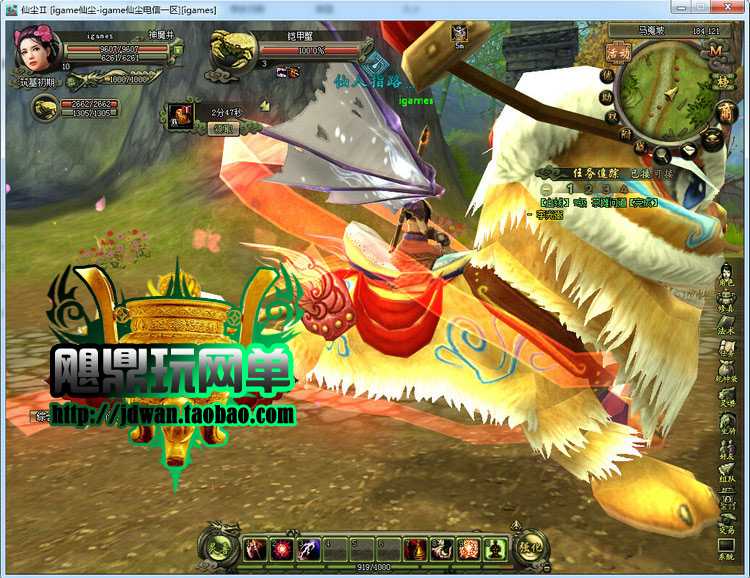The image size is (750, 578).
Task: Activate the white swirl skill in slot eight
Action: [x=442, y=548]
